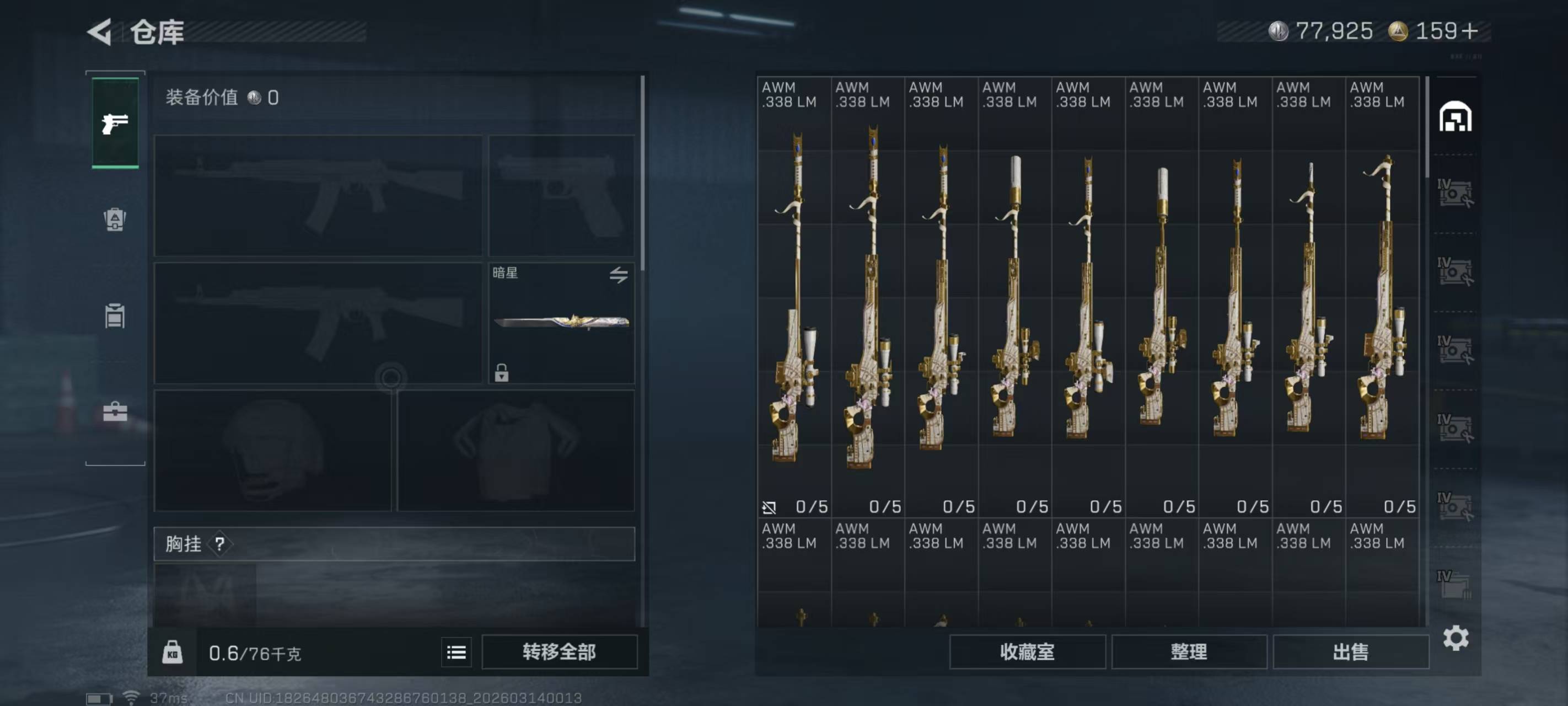Screen dimensions: 1568x706
Task: Open the 收藏室 collection room
Action: pos(1027,652)
